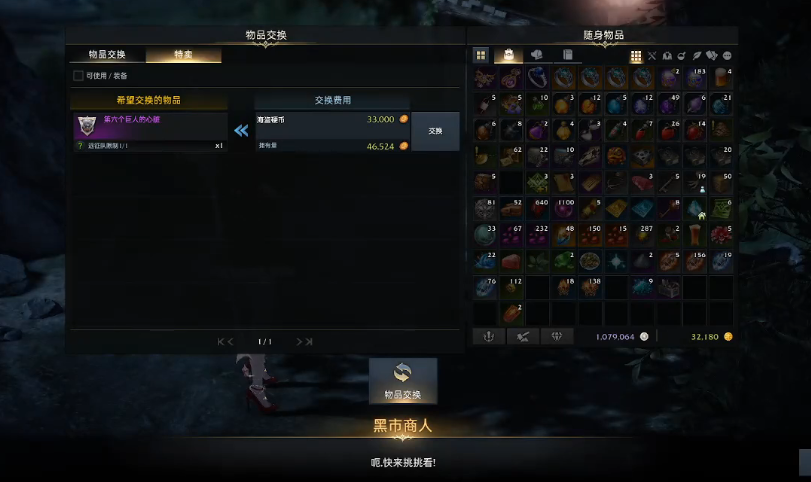Select the 第六个巨人的心脏 exchange item
The height and width of the screenshot is (482, 811).
click(x=149, y=126)
